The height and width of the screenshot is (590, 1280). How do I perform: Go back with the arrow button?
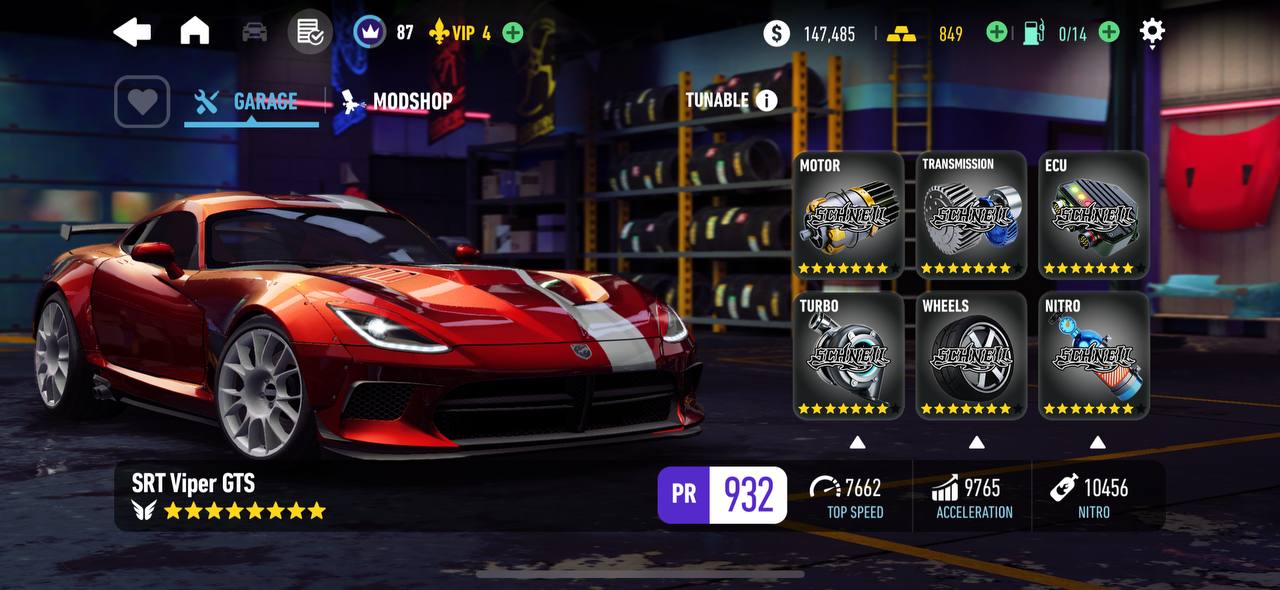(x=132, y=32)
